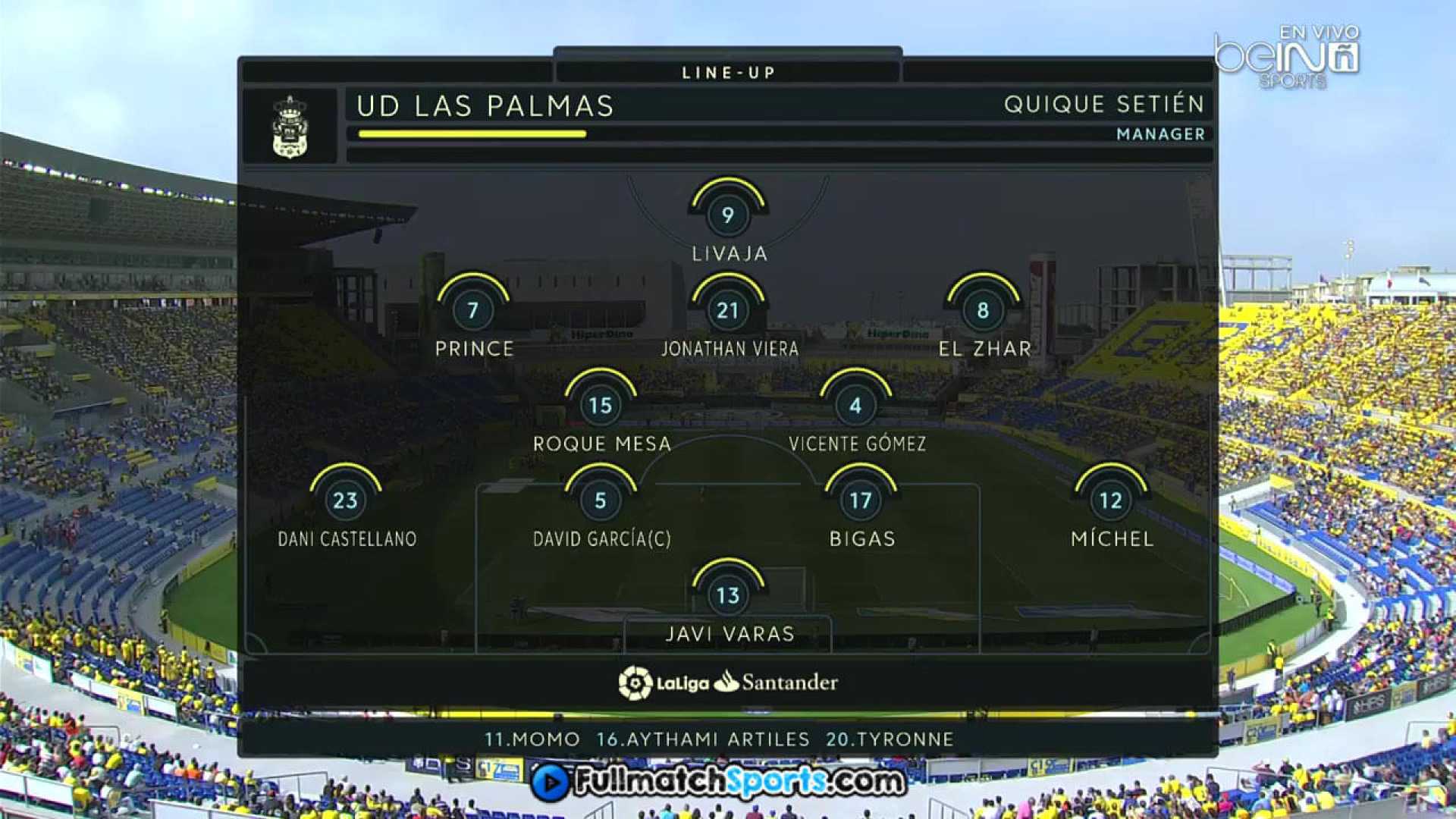
Task: Choose Vicente Gómez's number 4 badge
Action: point(855,406)
